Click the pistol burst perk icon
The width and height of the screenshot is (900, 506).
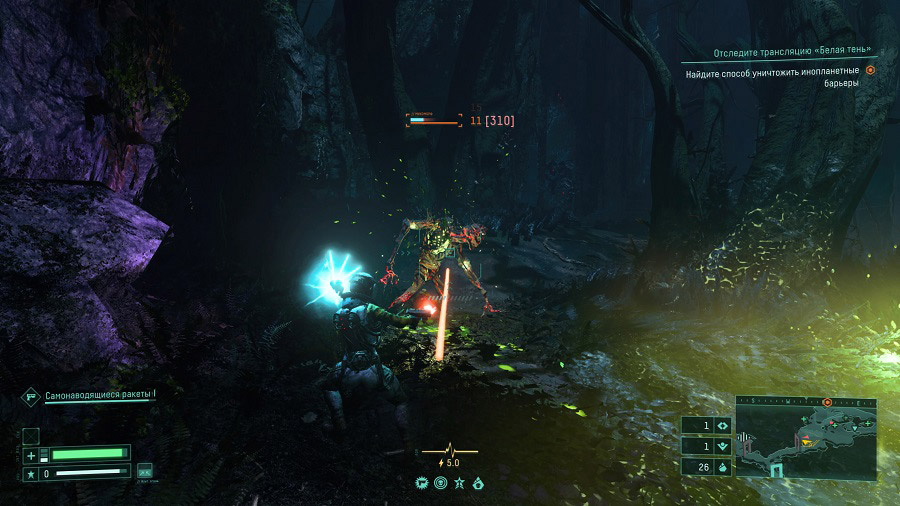tap(423, 483)
